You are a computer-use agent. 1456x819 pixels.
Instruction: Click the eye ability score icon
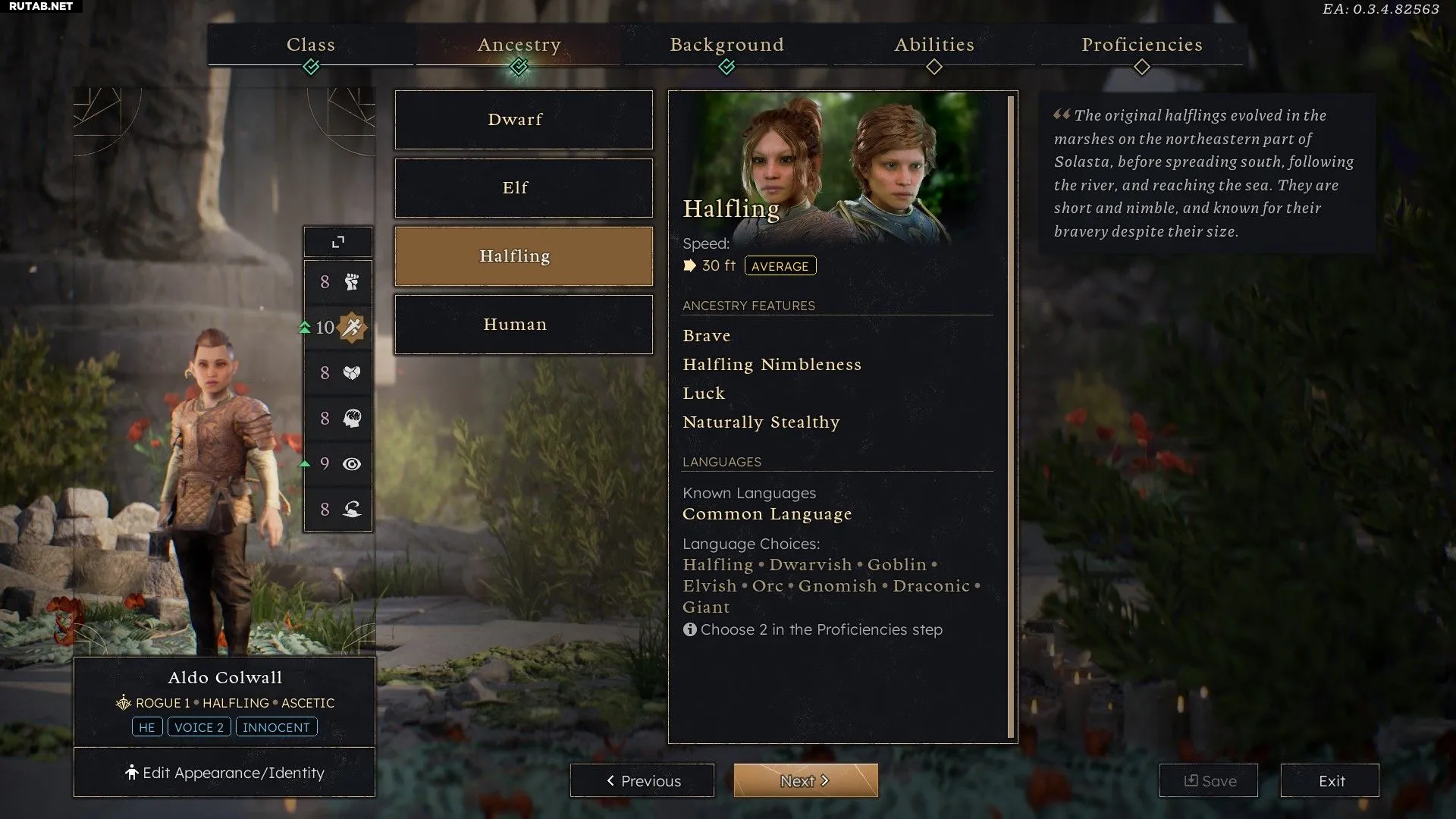coord(351,464)
